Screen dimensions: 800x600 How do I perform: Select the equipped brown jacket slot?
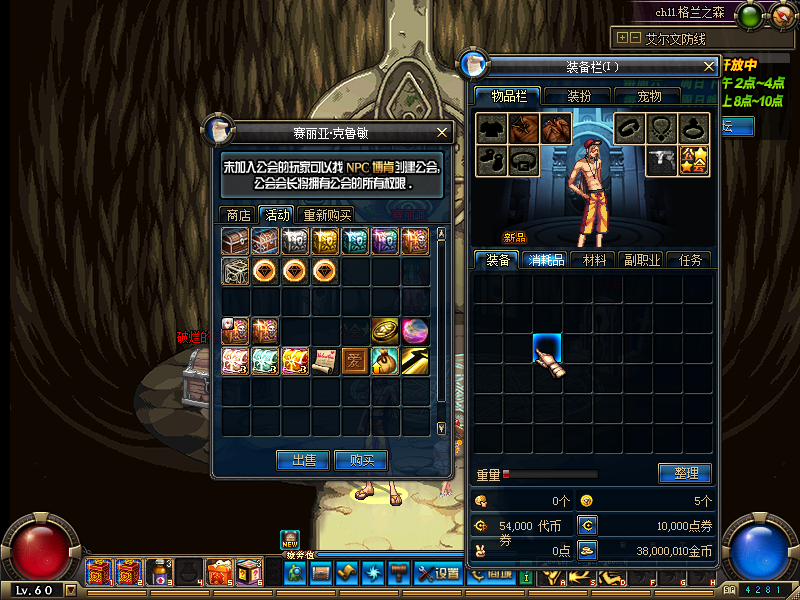point(524,128)
